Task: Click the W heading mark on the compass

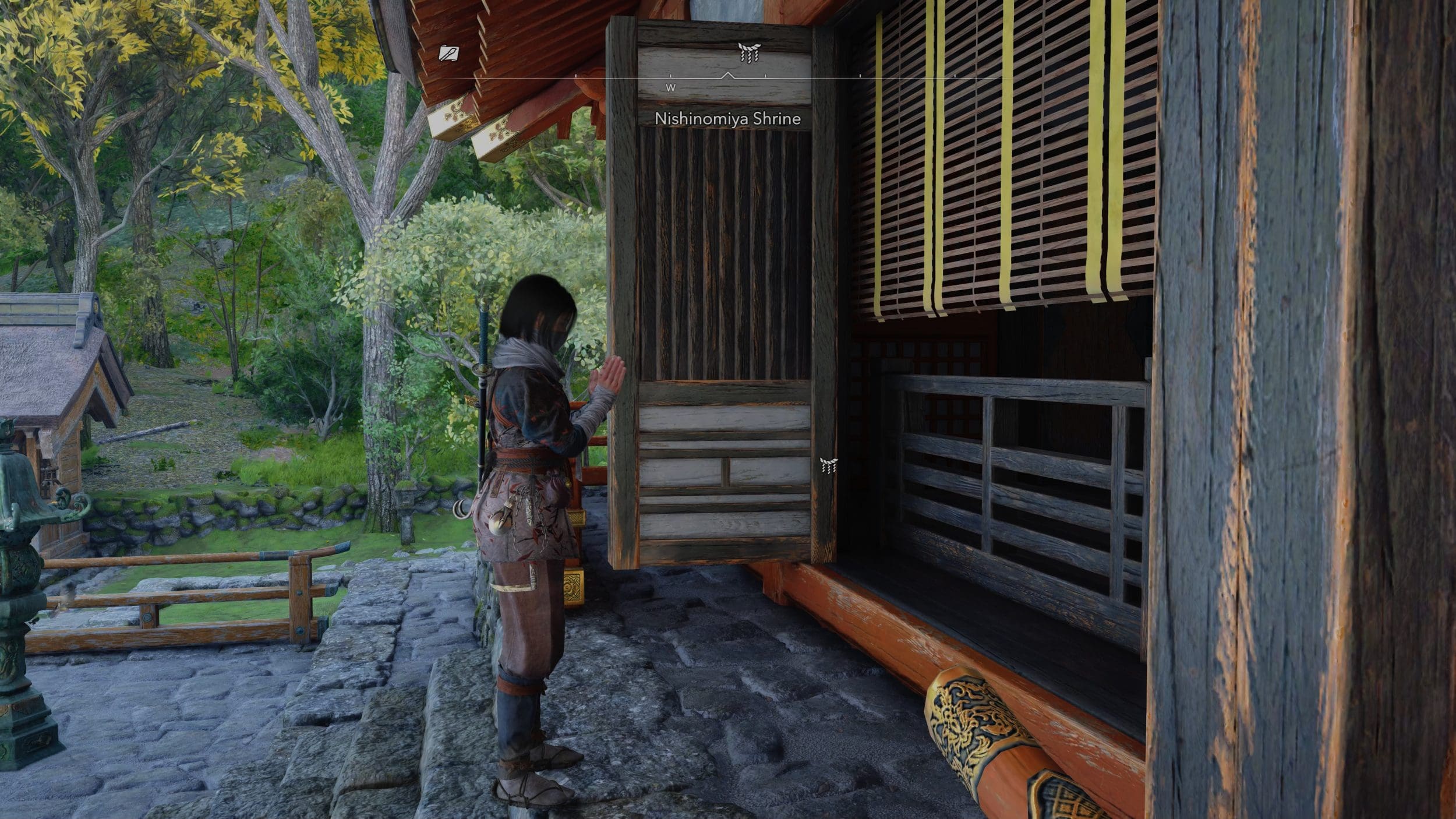Action: [671, 88]
